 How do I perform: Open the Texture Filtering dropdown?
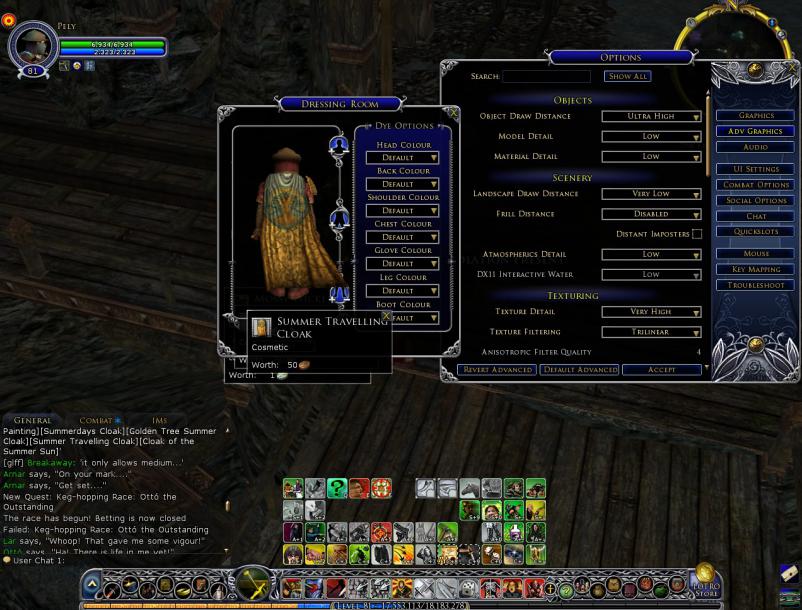pos(651,332)
